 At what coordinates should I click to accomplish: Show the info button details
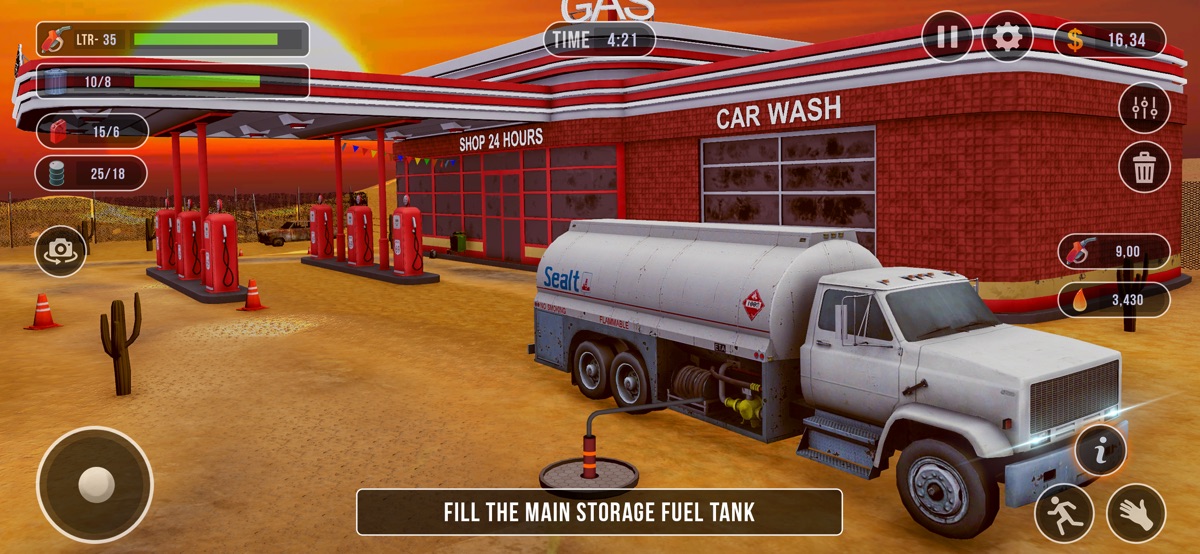[1101, 451]
